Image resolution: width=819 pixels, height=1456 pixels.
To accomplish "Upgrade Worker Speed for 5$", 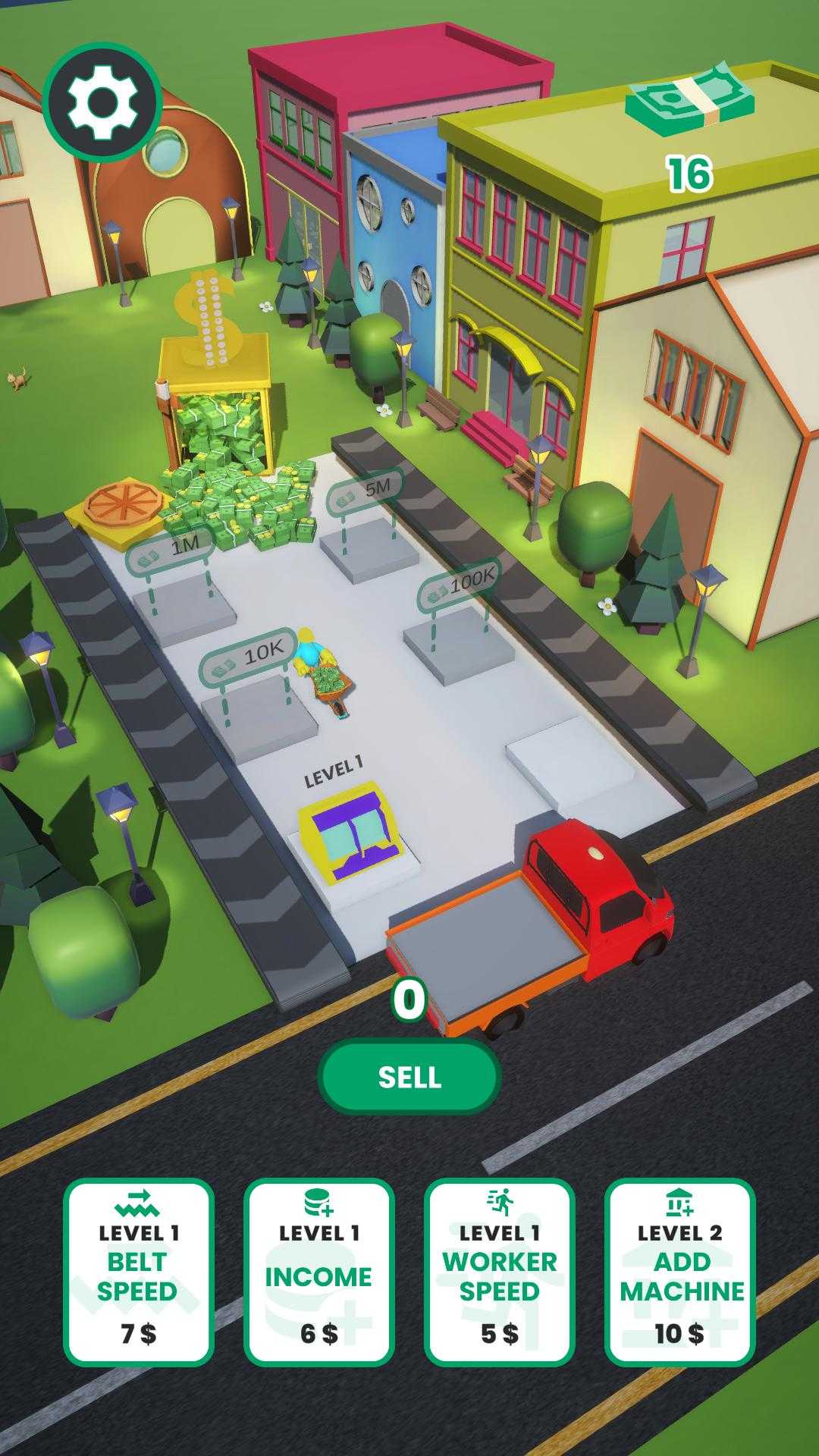I will click(499, 1272).
